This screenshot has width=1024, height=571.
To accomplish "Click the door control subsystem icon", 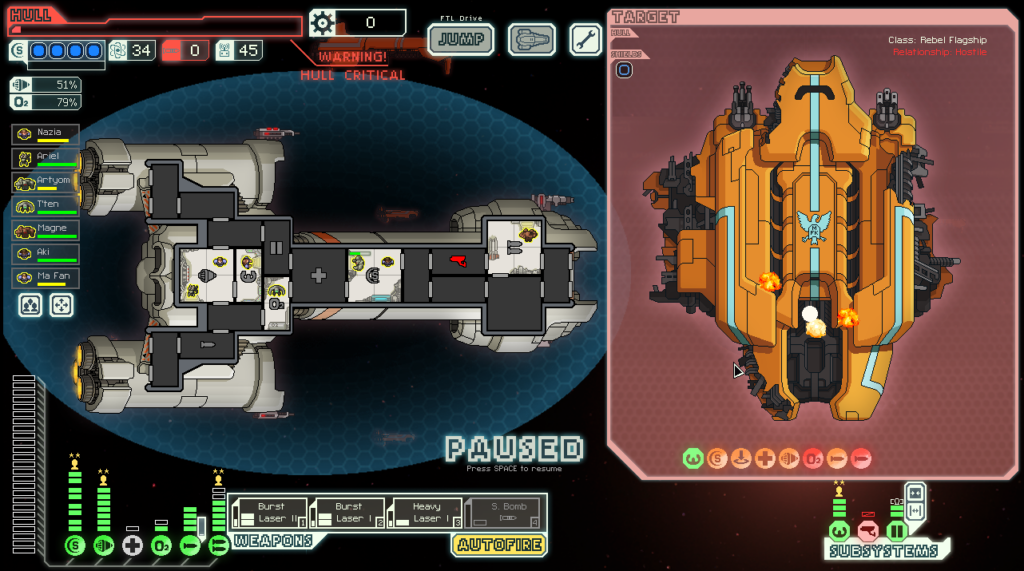I will [x=896, y=530].
